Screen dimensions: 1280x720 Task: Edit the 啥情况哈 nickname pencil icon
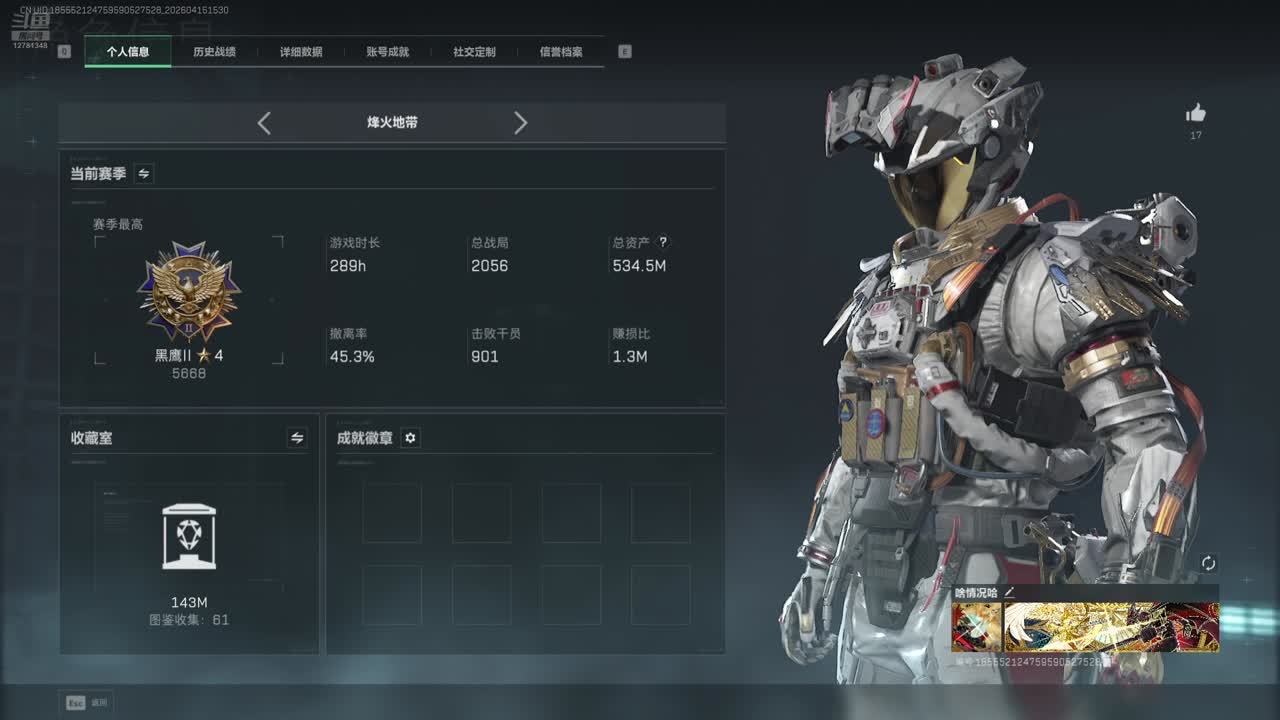click(x=1009, y=593)
